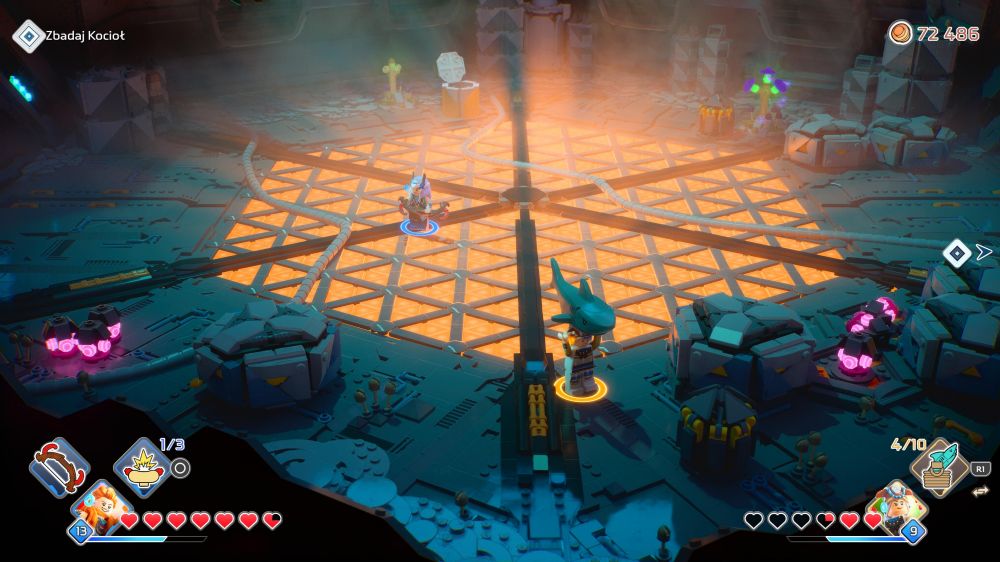Click the bow weapon icon
The image size is (1000, 562).
59,467
